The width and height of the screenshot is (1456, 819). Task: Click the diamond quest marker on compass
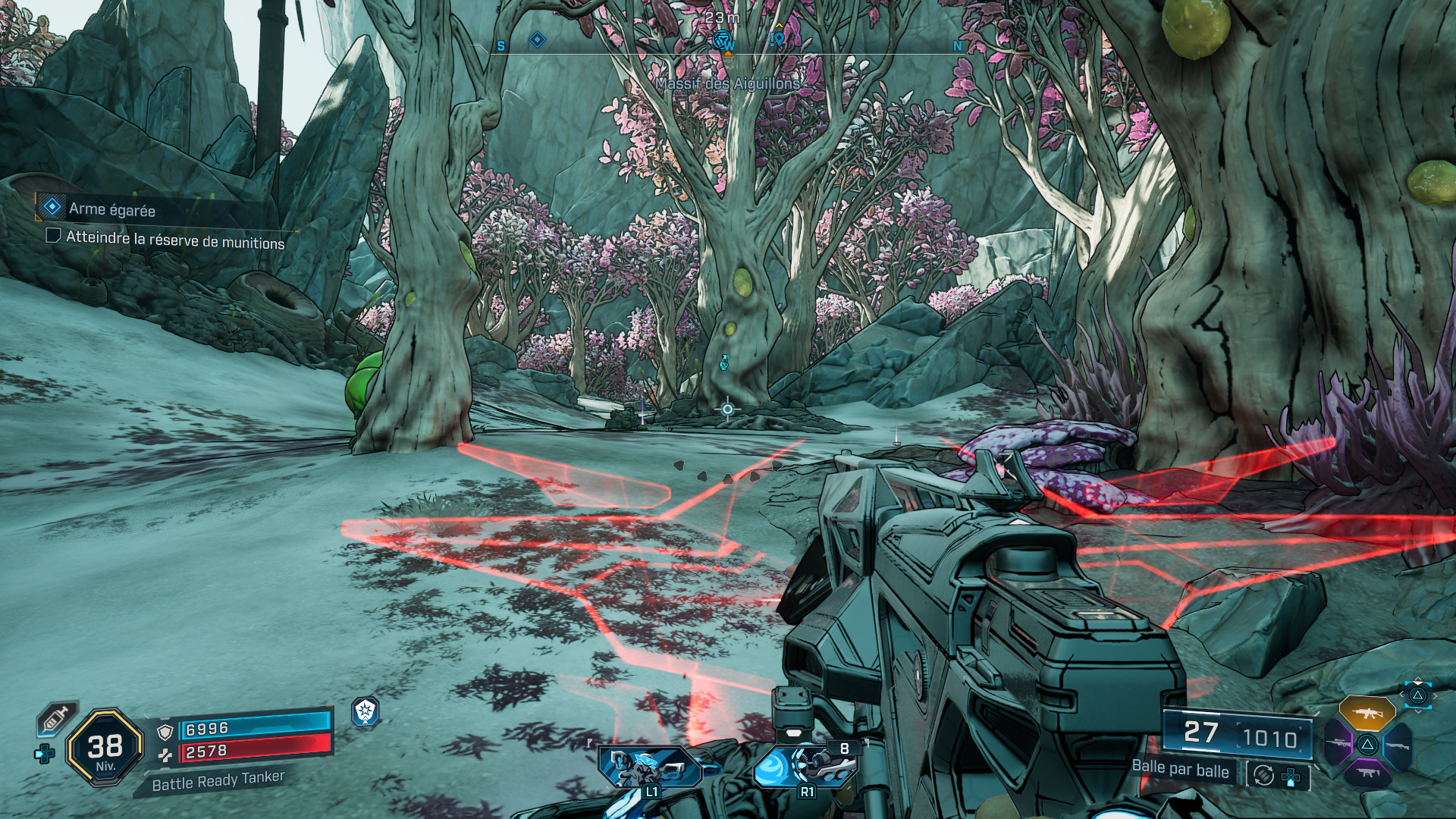point(537,39)
